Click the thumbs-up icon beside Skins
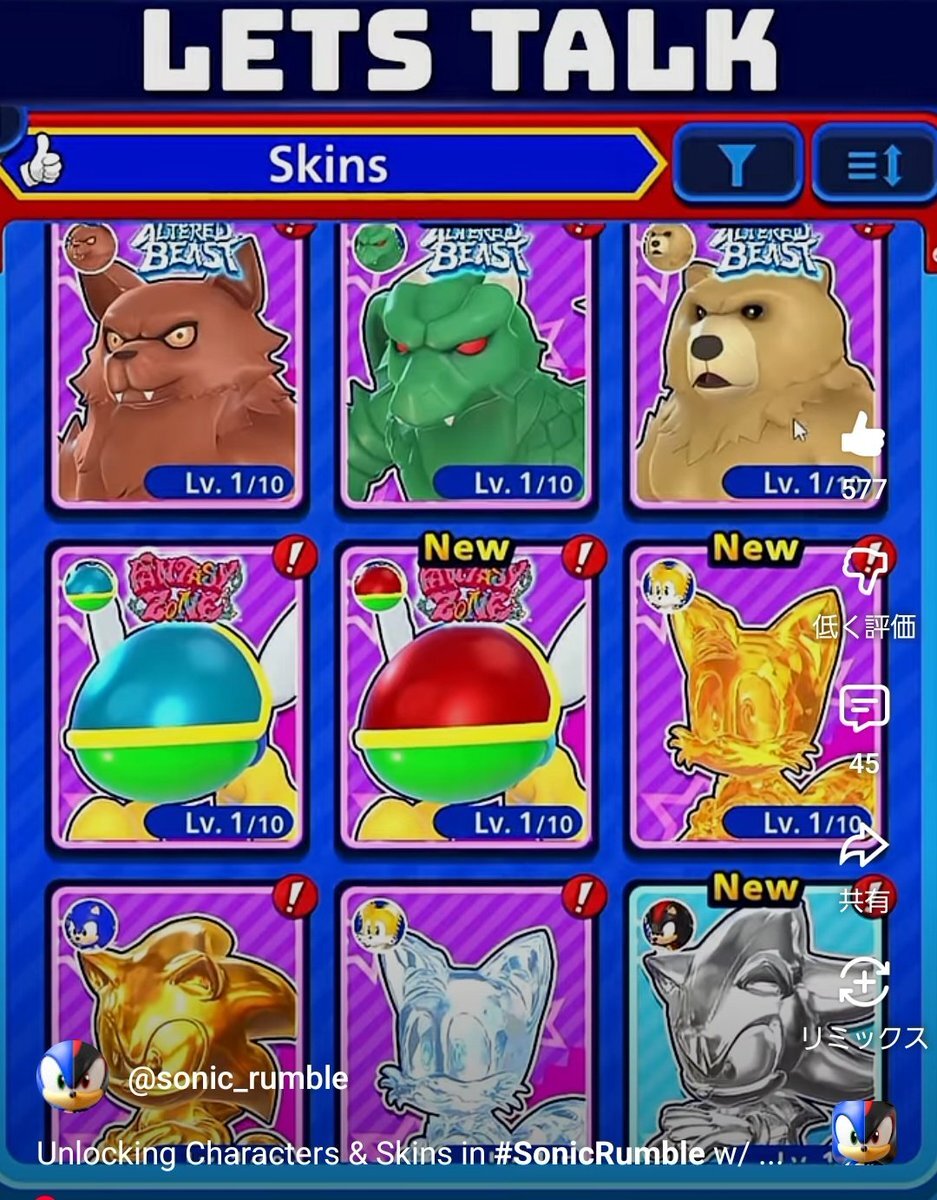Screen dimensions: 937x1200 [x=40, y=165]
